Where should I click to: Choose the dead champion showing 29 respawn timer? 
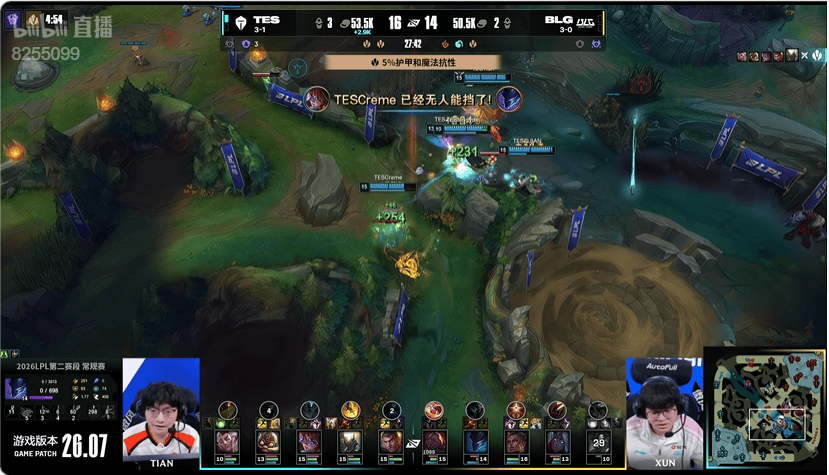coord(598,441)
